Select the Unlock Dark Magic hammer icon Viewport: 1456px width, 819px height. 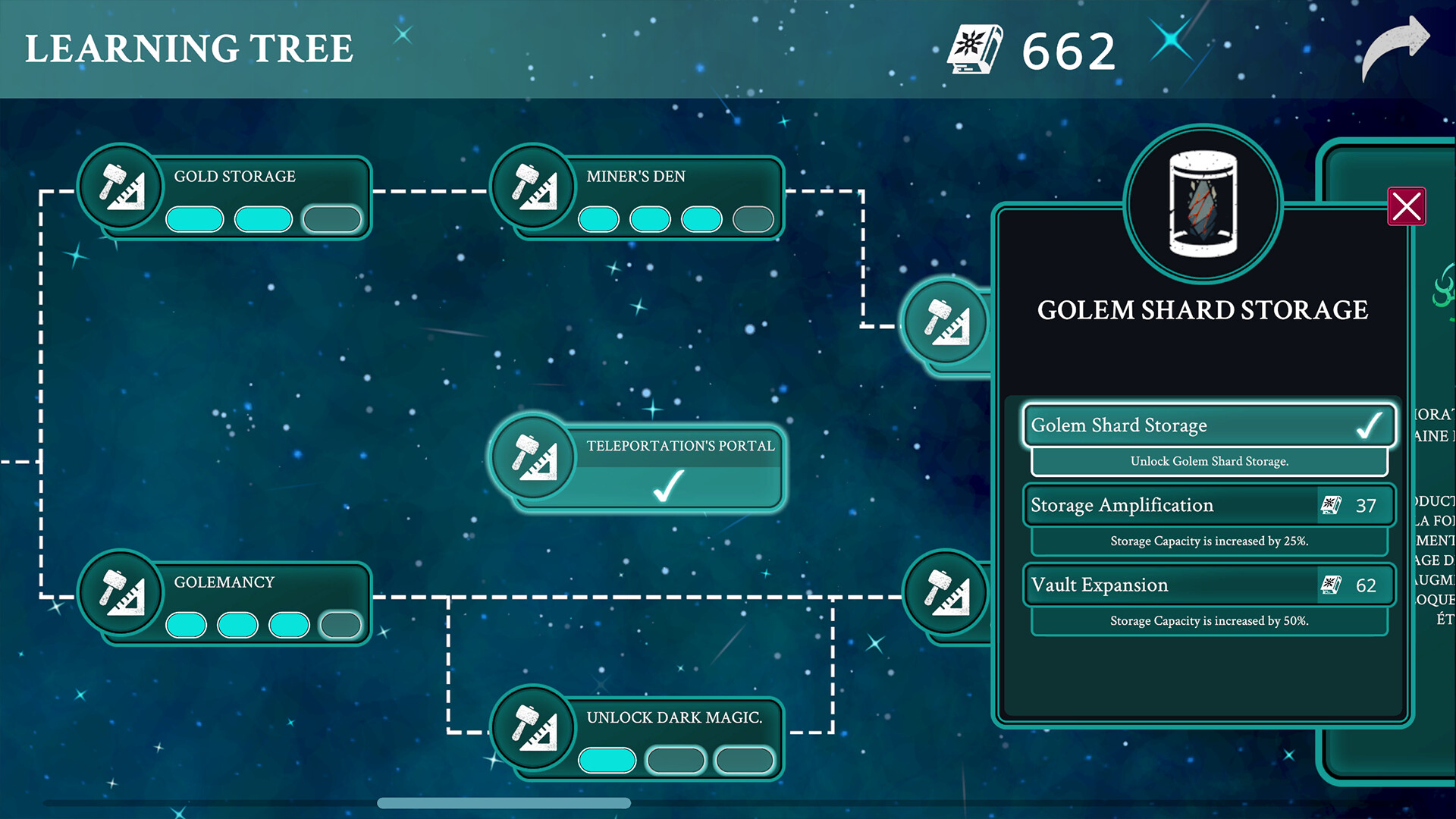point(535,730)
